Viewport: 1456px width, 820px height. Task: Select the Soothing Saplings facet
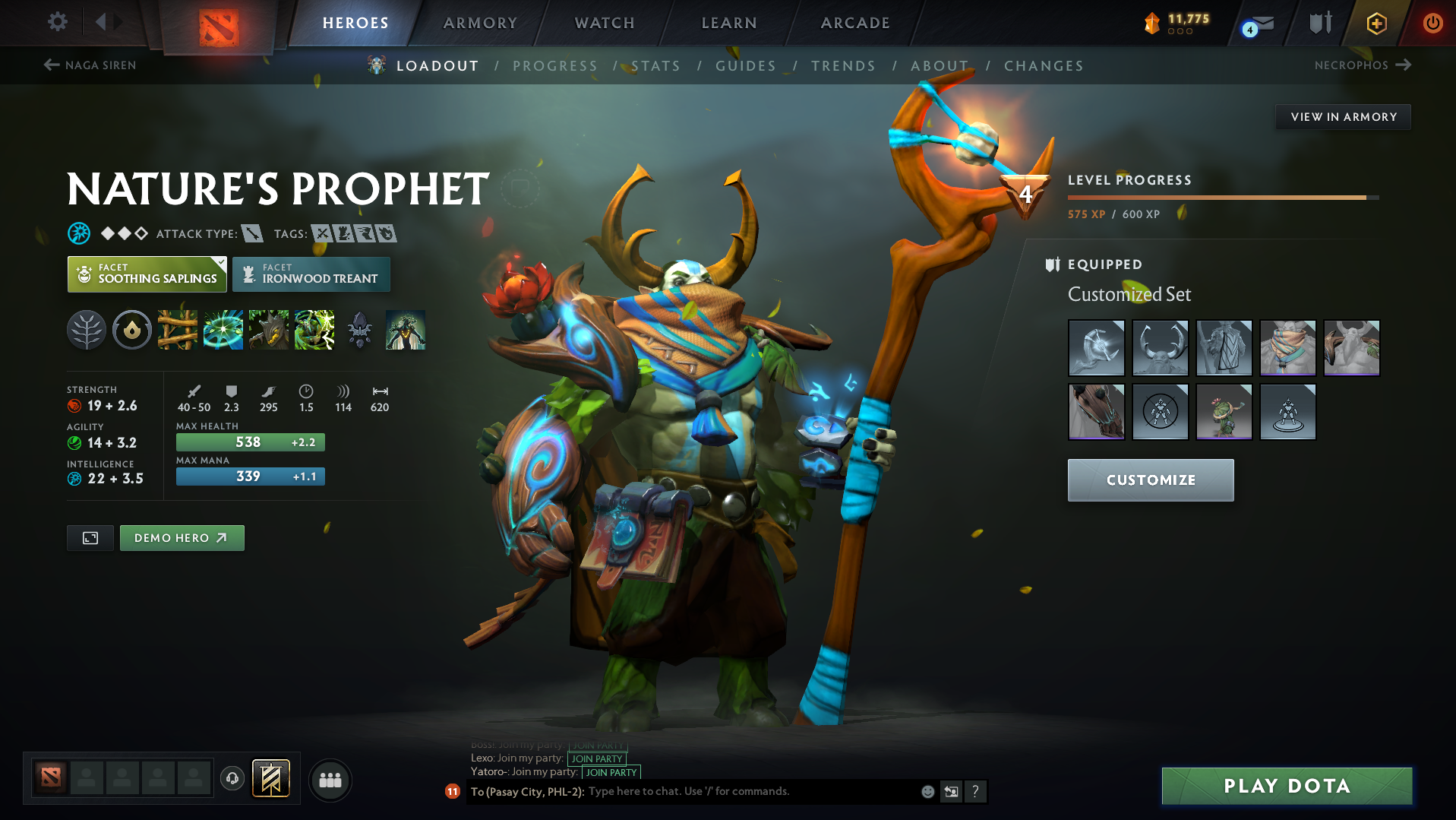point(146,274)
